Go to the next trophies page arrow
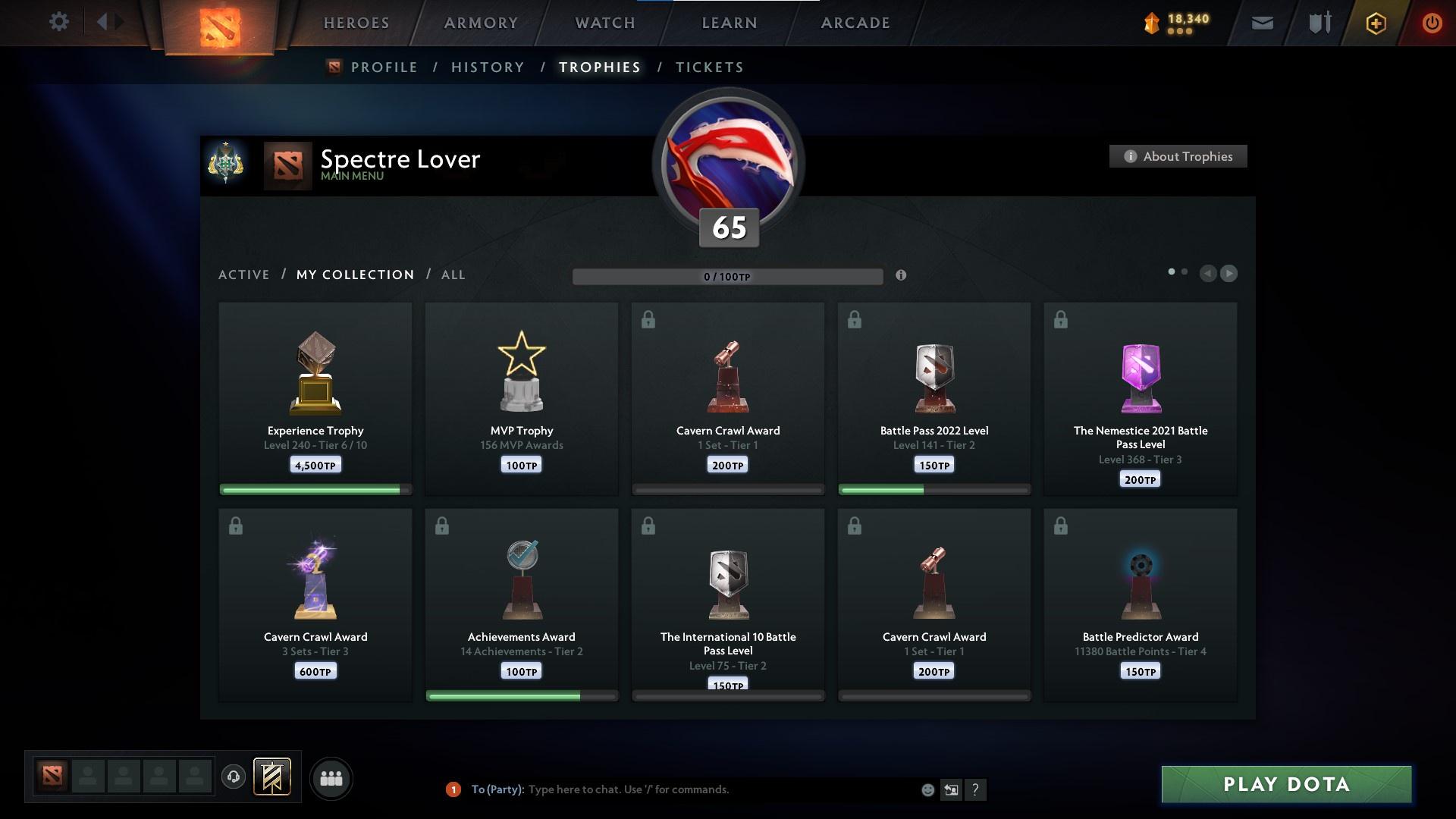1456x819 pixels. (1229, 274)
